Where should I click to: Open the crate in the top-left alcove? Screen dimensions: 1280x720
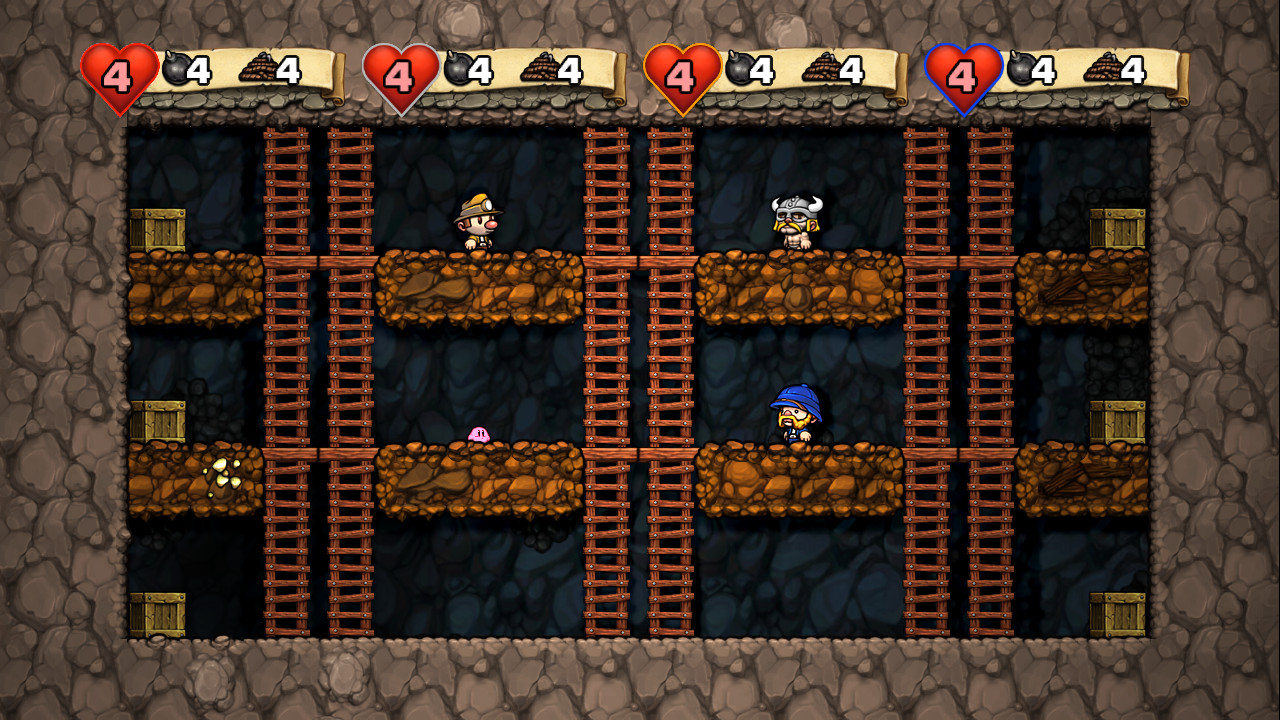[159, 227]
